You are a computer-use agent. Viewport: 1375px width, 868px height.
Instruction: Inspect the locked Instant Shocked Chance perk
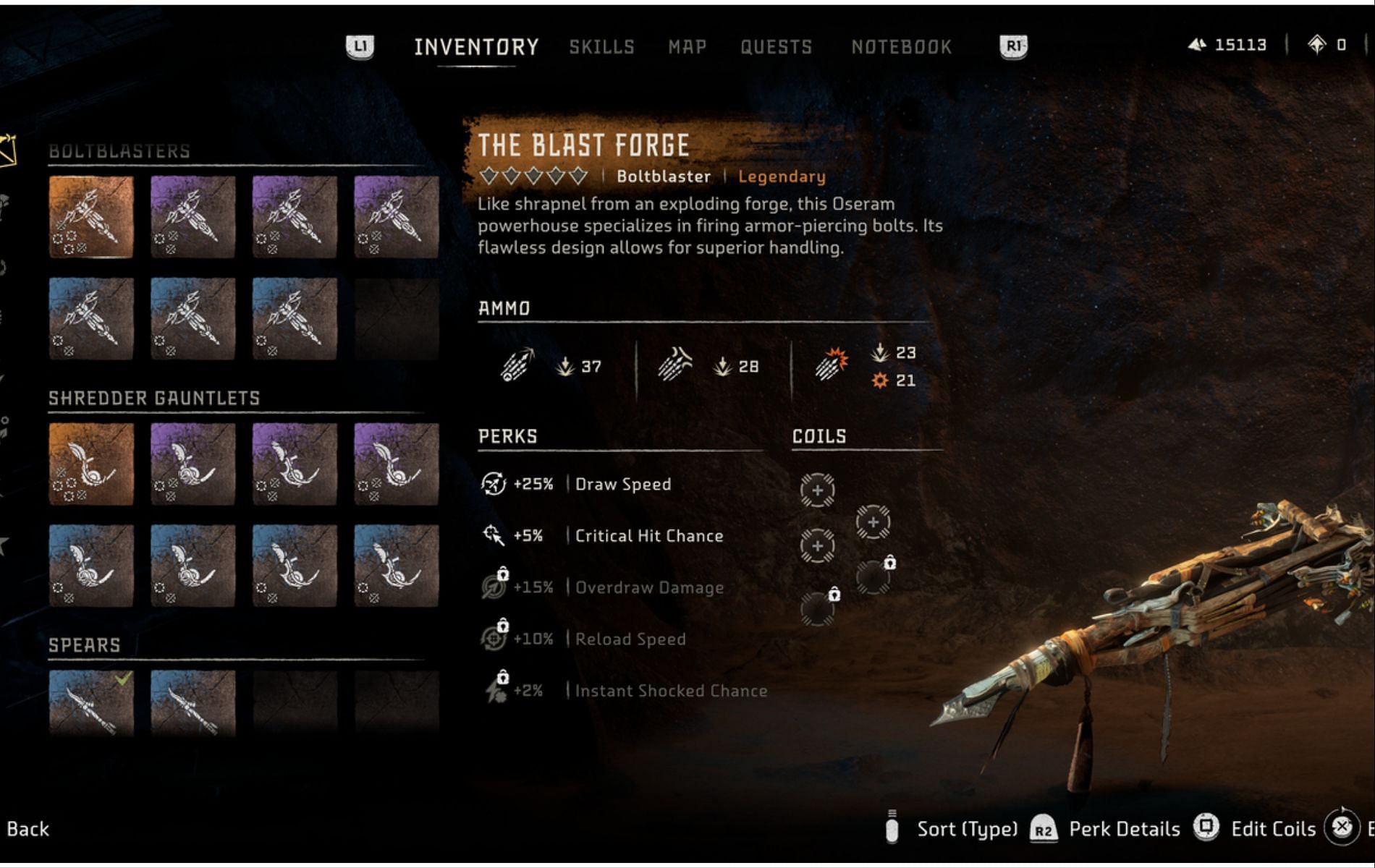pyautogui.click(x=670, y=691)
